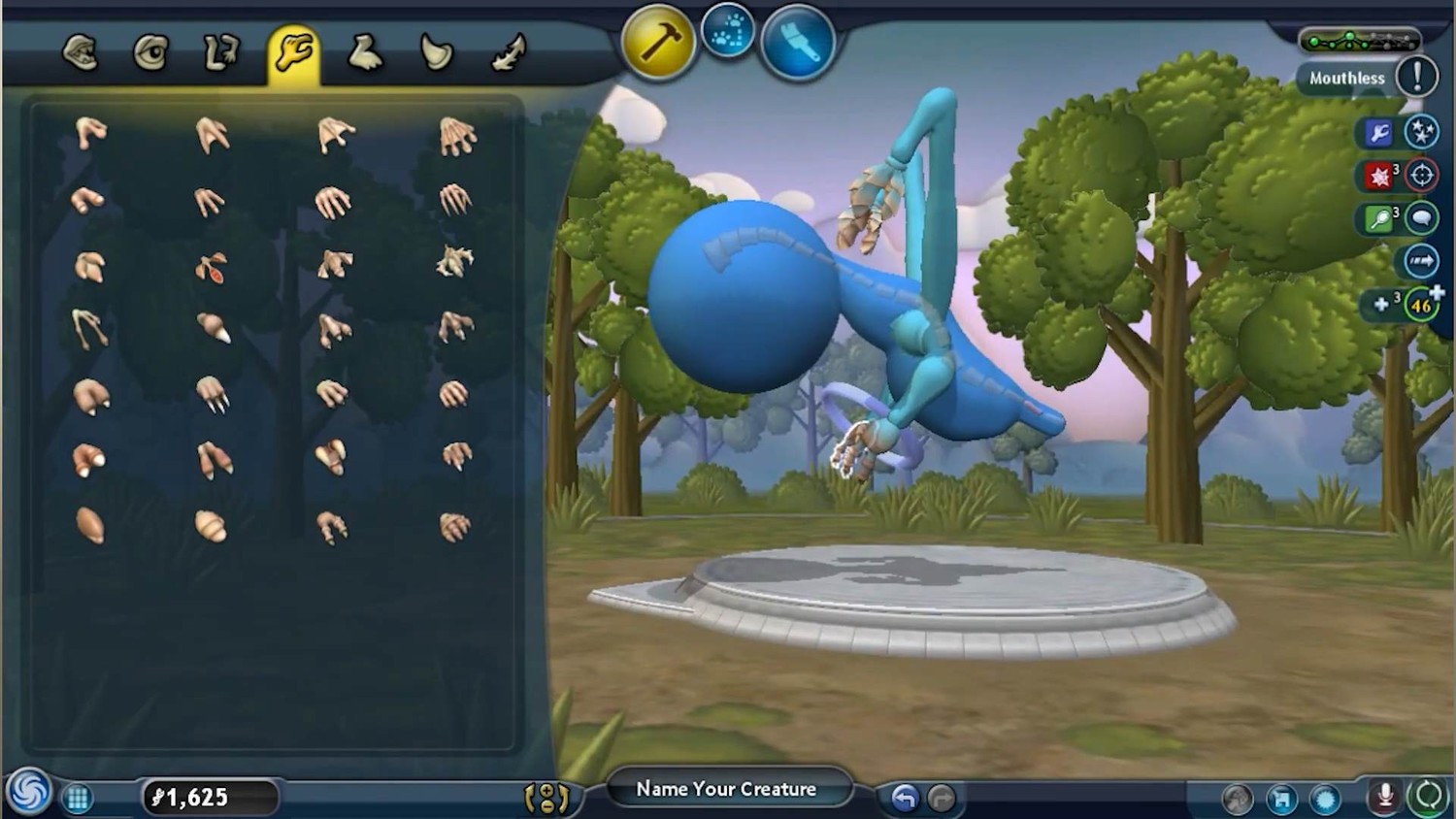This screenshot has height=819, width=1456.
Task: Switch to paw-print Test Drive mode
Action: click(728, 31)
